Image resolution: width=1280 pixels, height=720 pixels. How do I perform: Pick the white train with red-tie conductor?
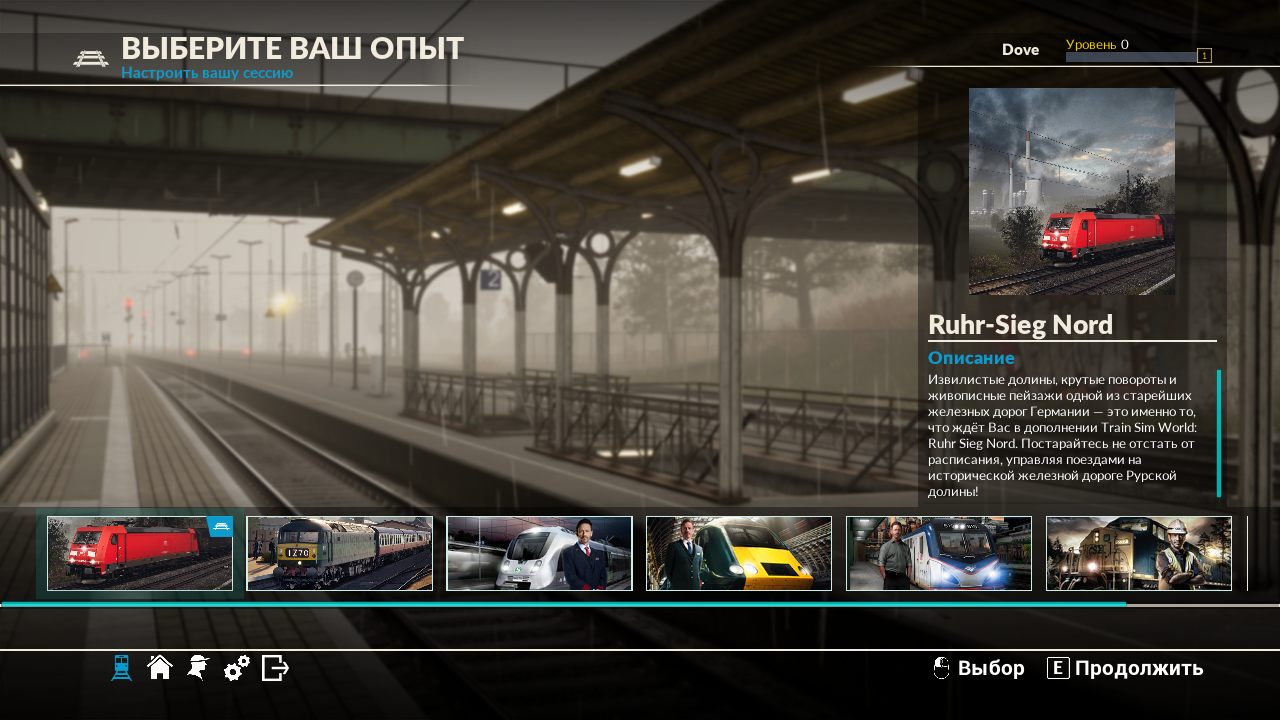[x=539, y=553]
